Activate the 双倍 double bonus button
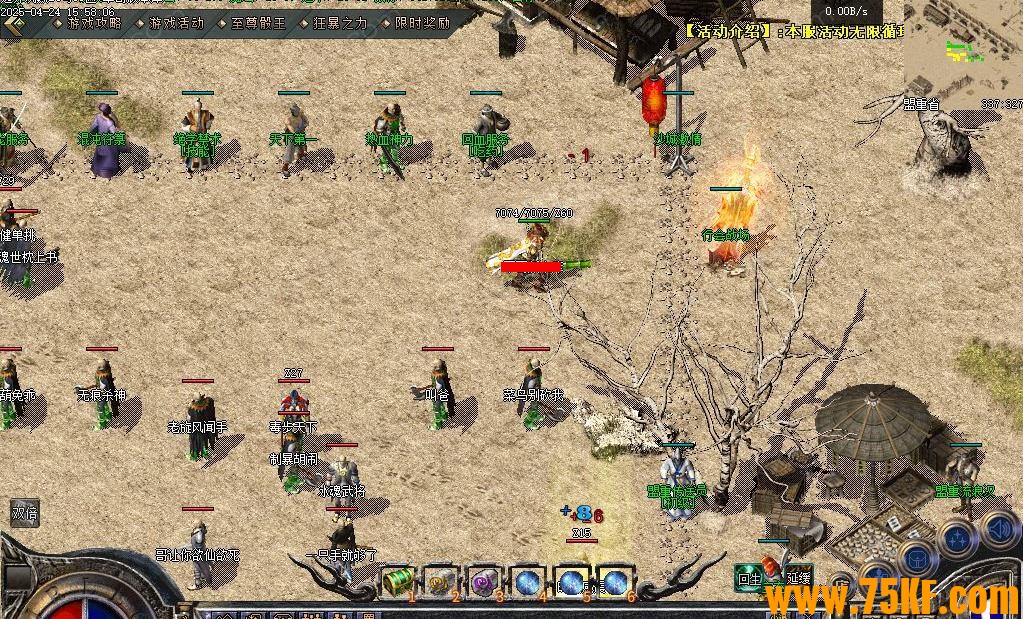 point(24,511)
